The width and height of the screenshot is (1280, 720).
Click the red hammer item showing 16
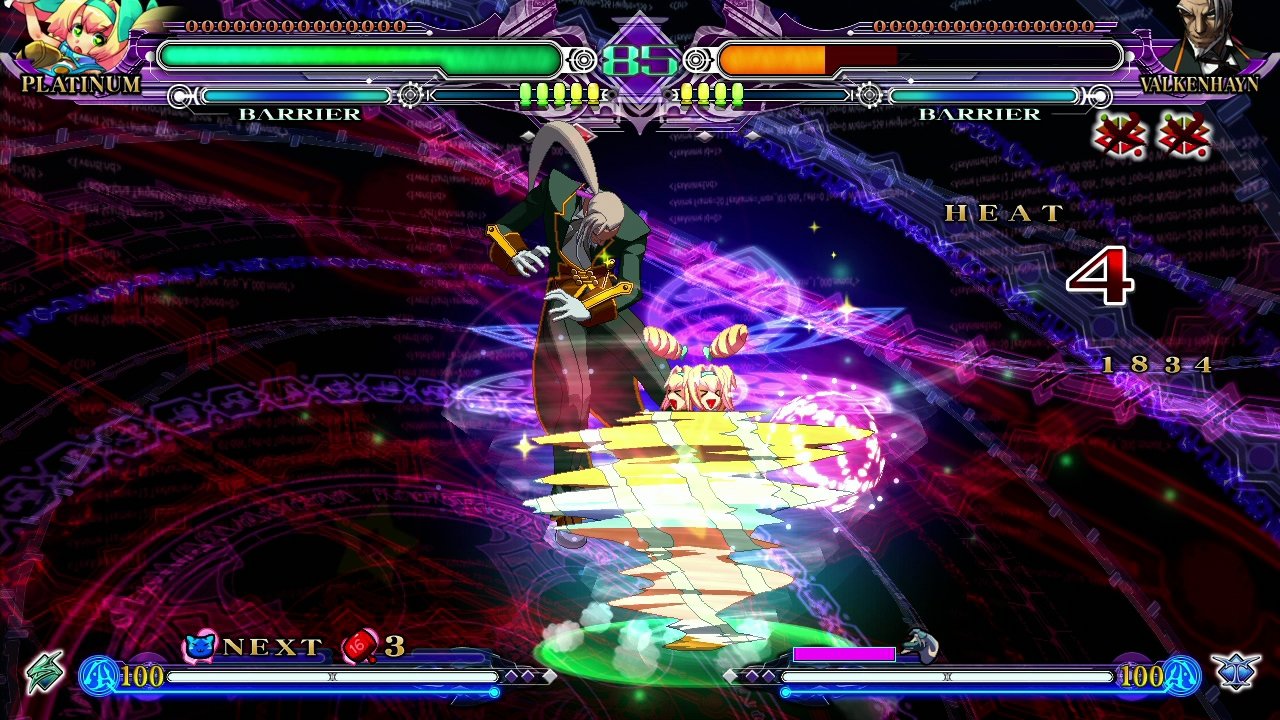357,646
